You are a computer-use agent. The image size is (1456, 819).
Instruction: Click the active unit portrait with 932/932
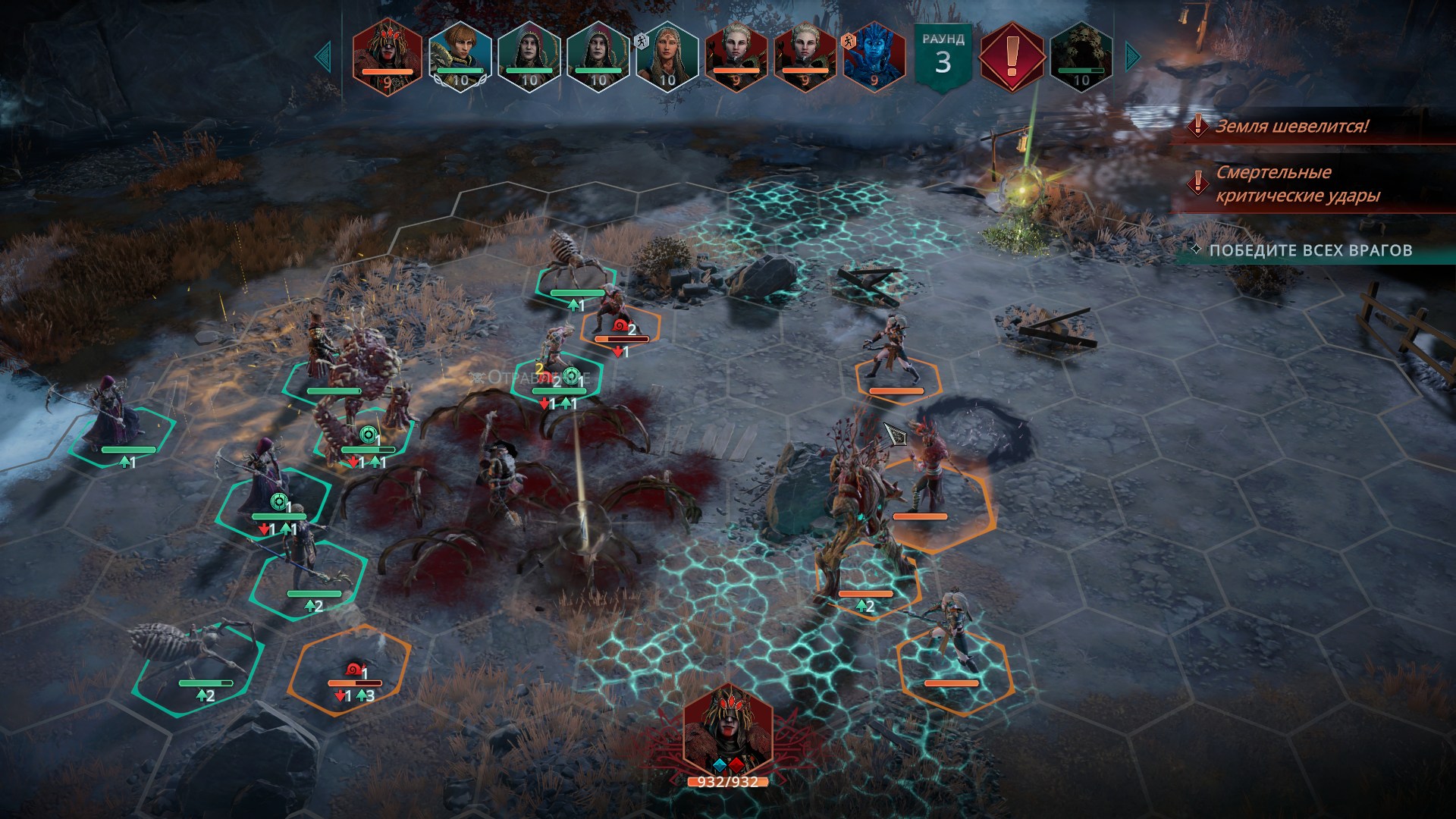point(727,733)
